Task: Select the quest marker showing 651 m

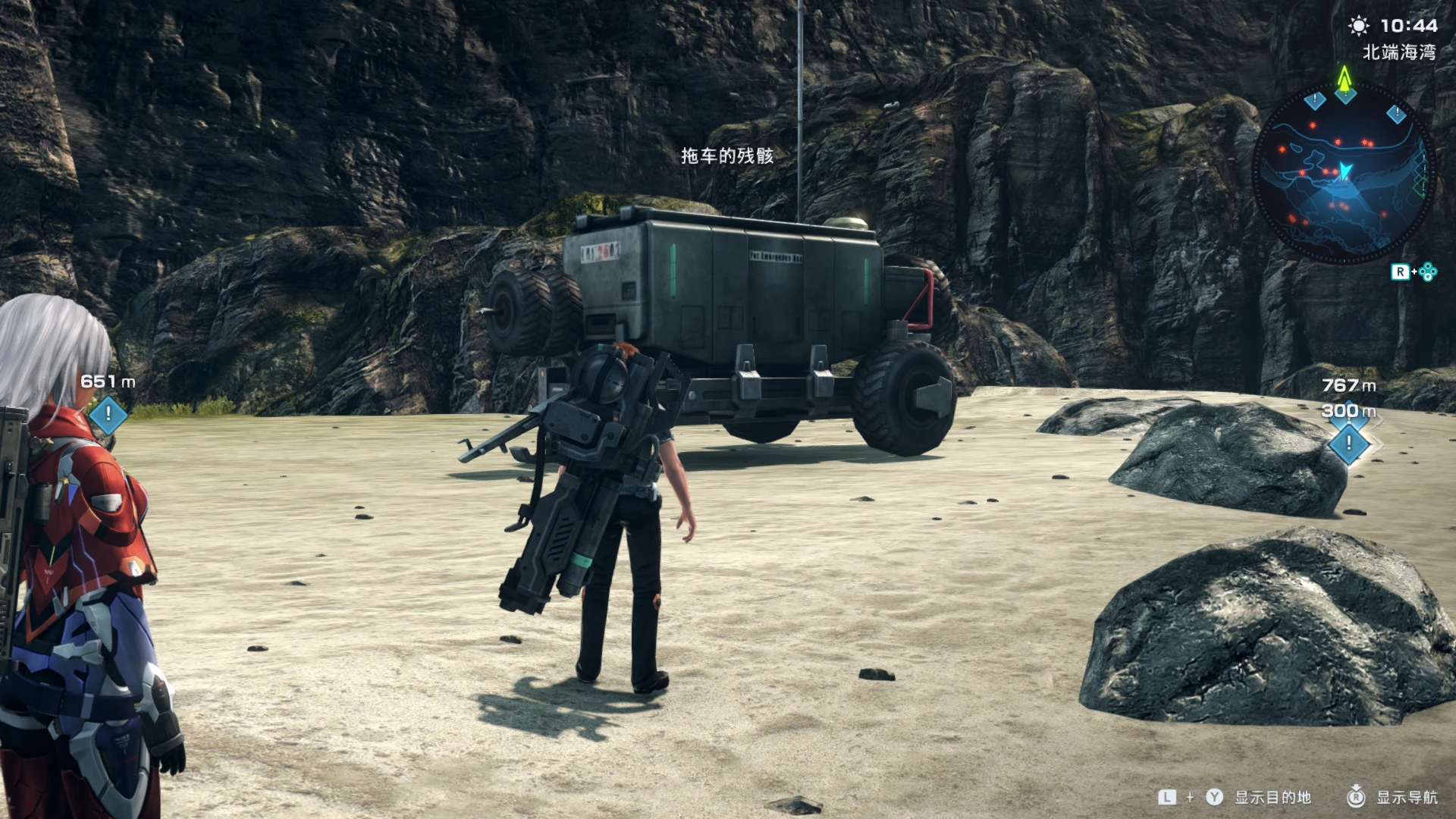Action: [108, 414]
